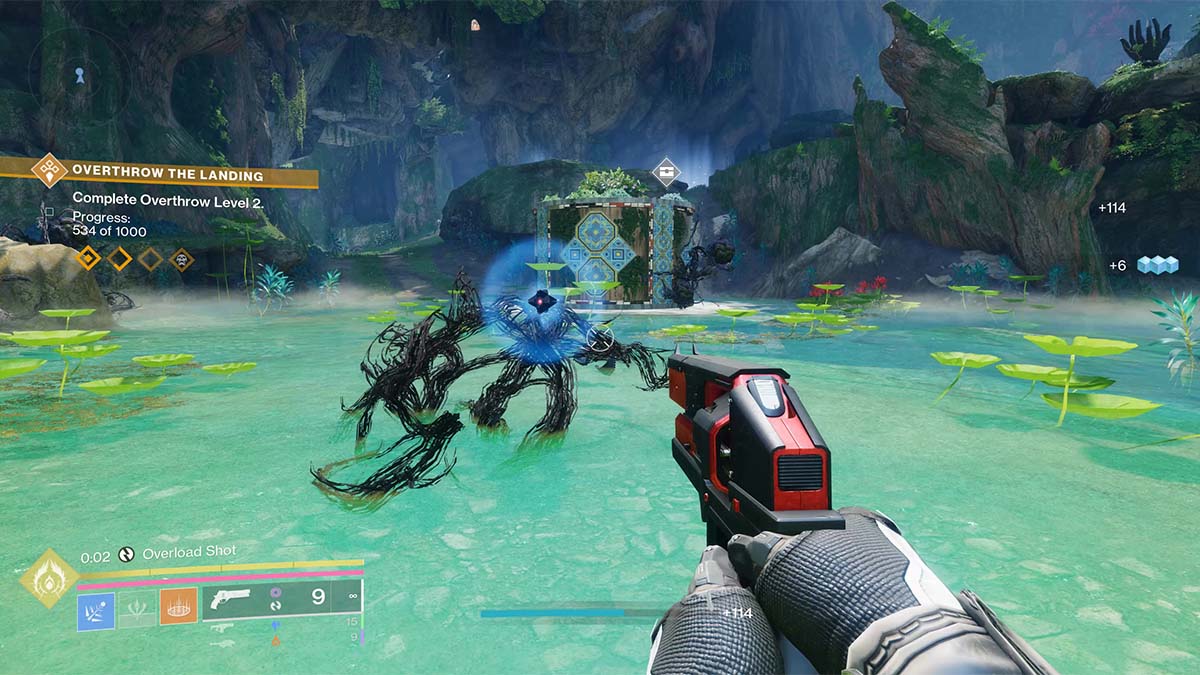Screen dimensions: 1200x675
Task: Click the Overload Shot buff icon
Action: (x=127, y=553)
